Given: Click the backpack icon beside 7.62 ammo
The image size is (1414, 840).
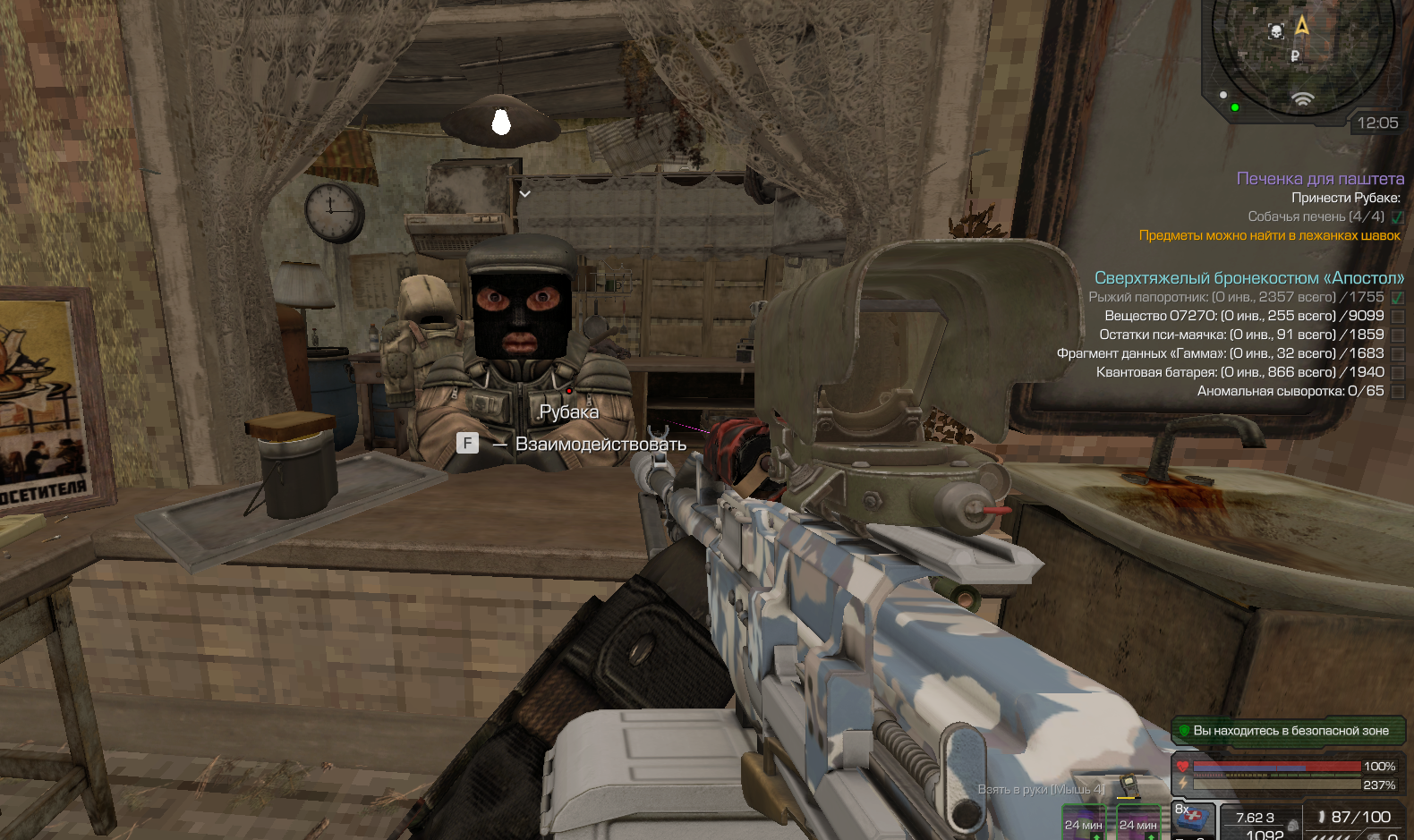Looking at the screenshot, I should click(x=1293, y=825).
